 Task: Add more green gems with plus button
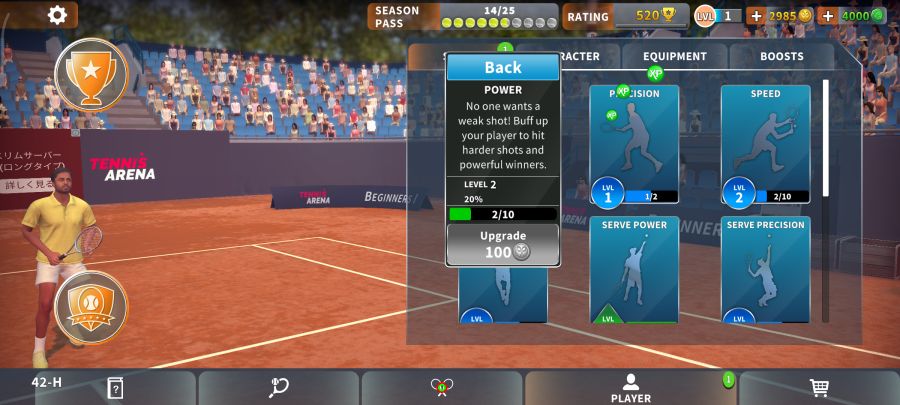pyautogui.click(x=827, y=16)
